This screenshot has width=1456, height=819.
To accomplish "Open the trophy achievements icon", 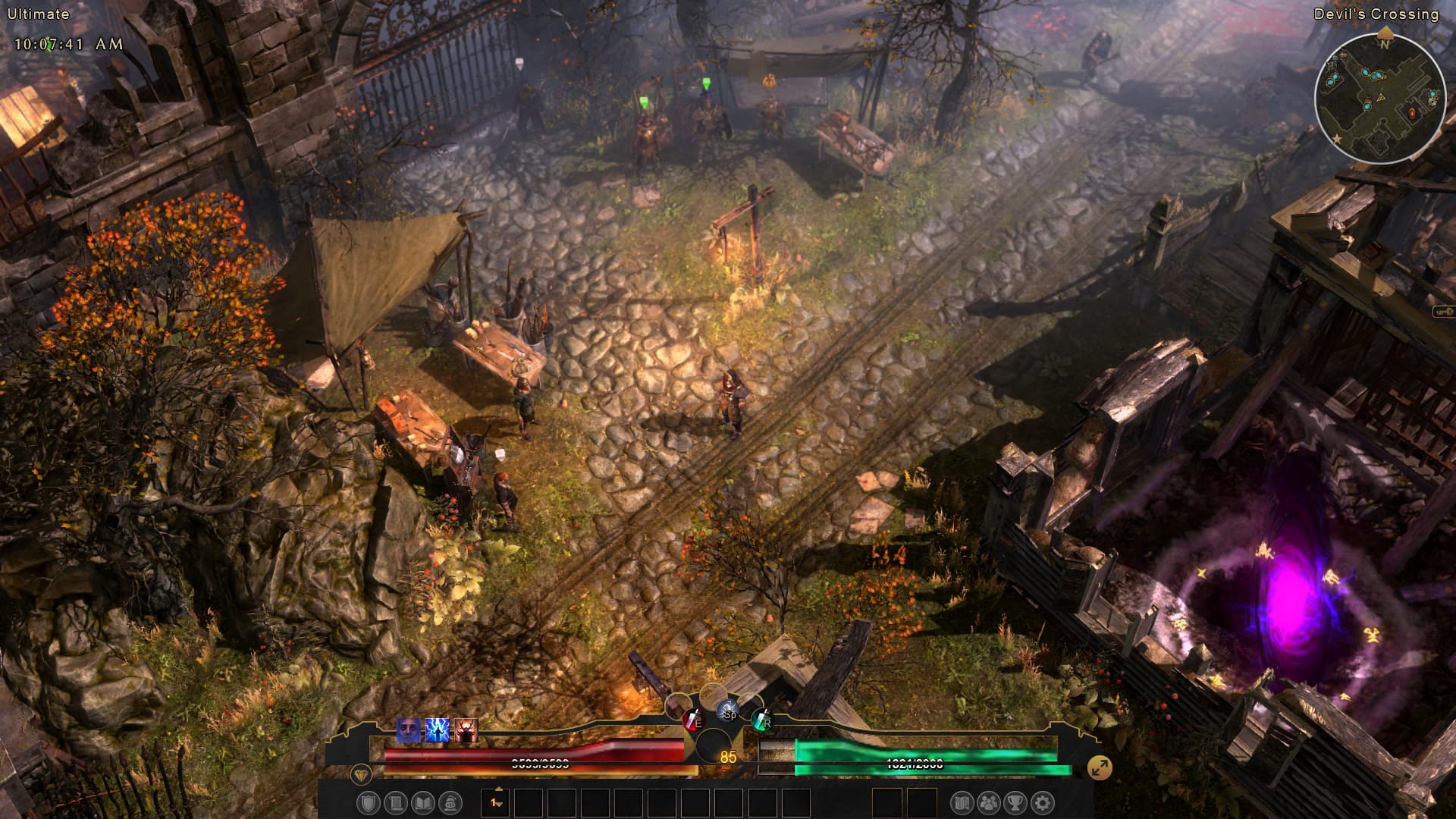I will [x=1015, y=803].
